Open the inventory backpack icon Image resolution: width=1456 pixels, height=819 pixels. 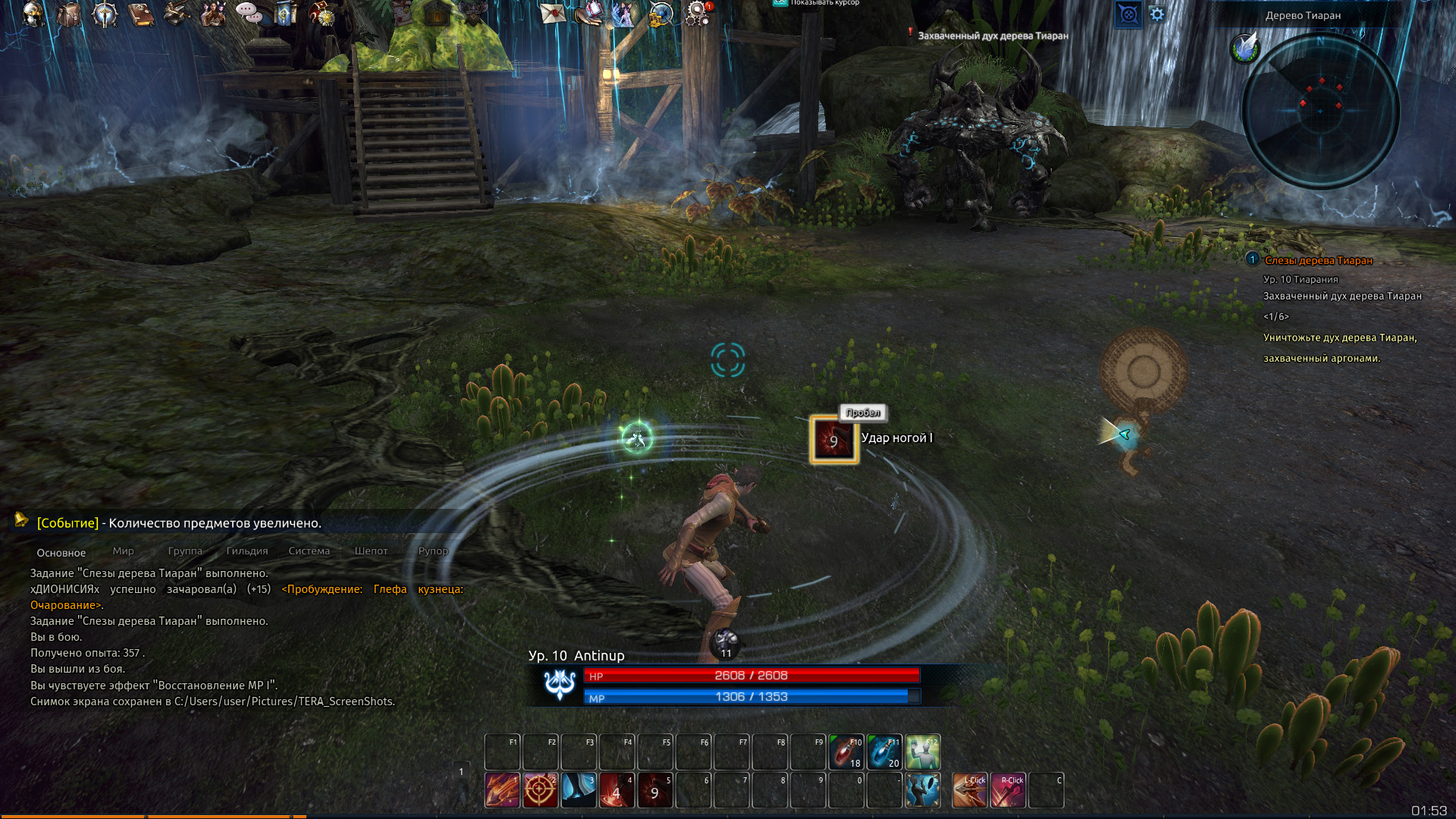pos(69,14)
